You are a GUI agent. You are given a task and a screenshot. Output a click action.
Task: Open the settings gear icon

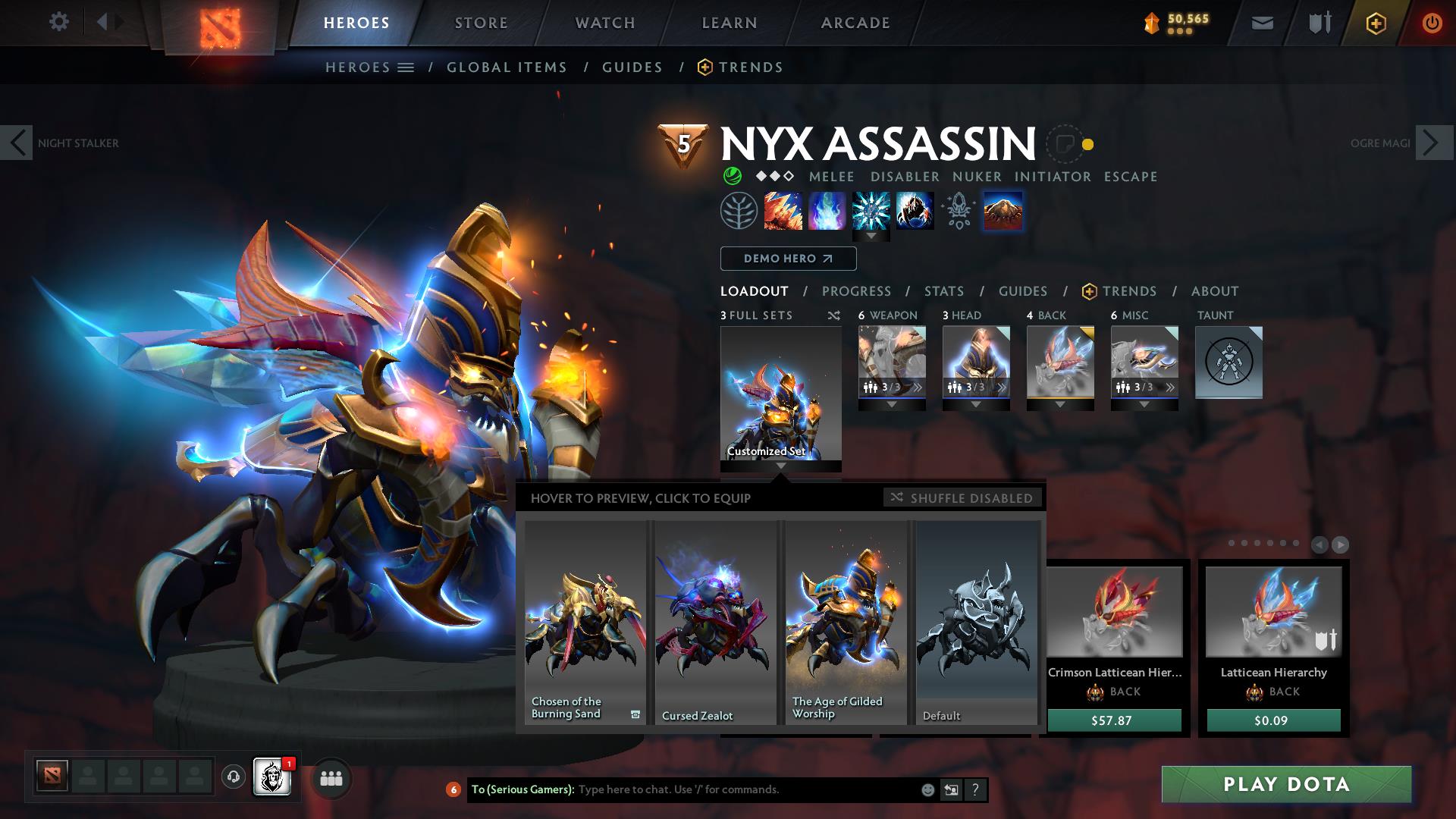coord(59,22)
